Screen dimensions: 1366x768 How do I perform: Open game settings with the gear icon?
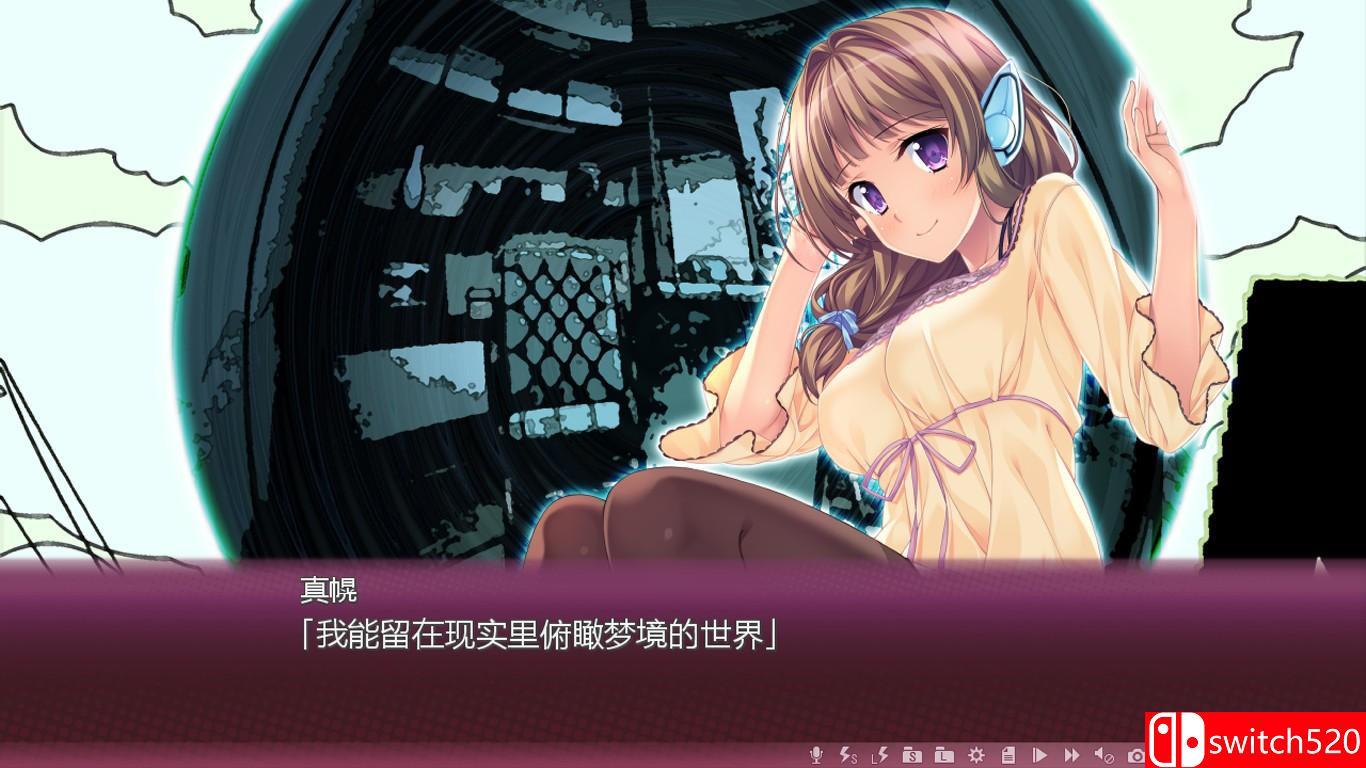(977, 755)
